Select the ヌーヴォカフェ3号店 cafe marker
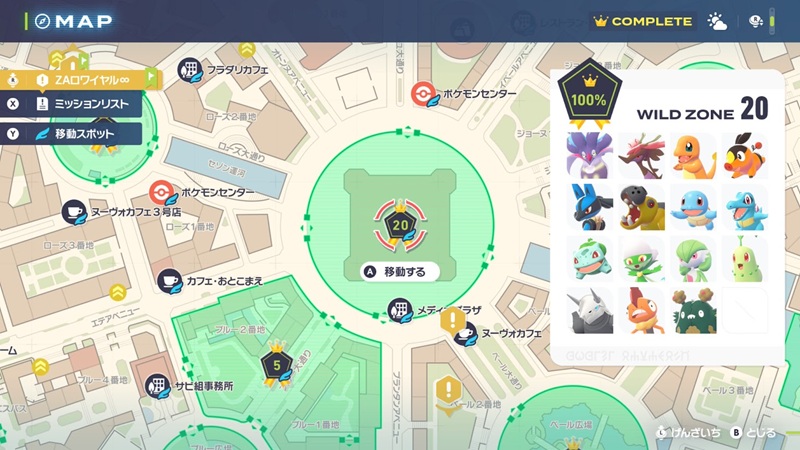The height and width of the screenshot is (450, 800). click(73, 212)
